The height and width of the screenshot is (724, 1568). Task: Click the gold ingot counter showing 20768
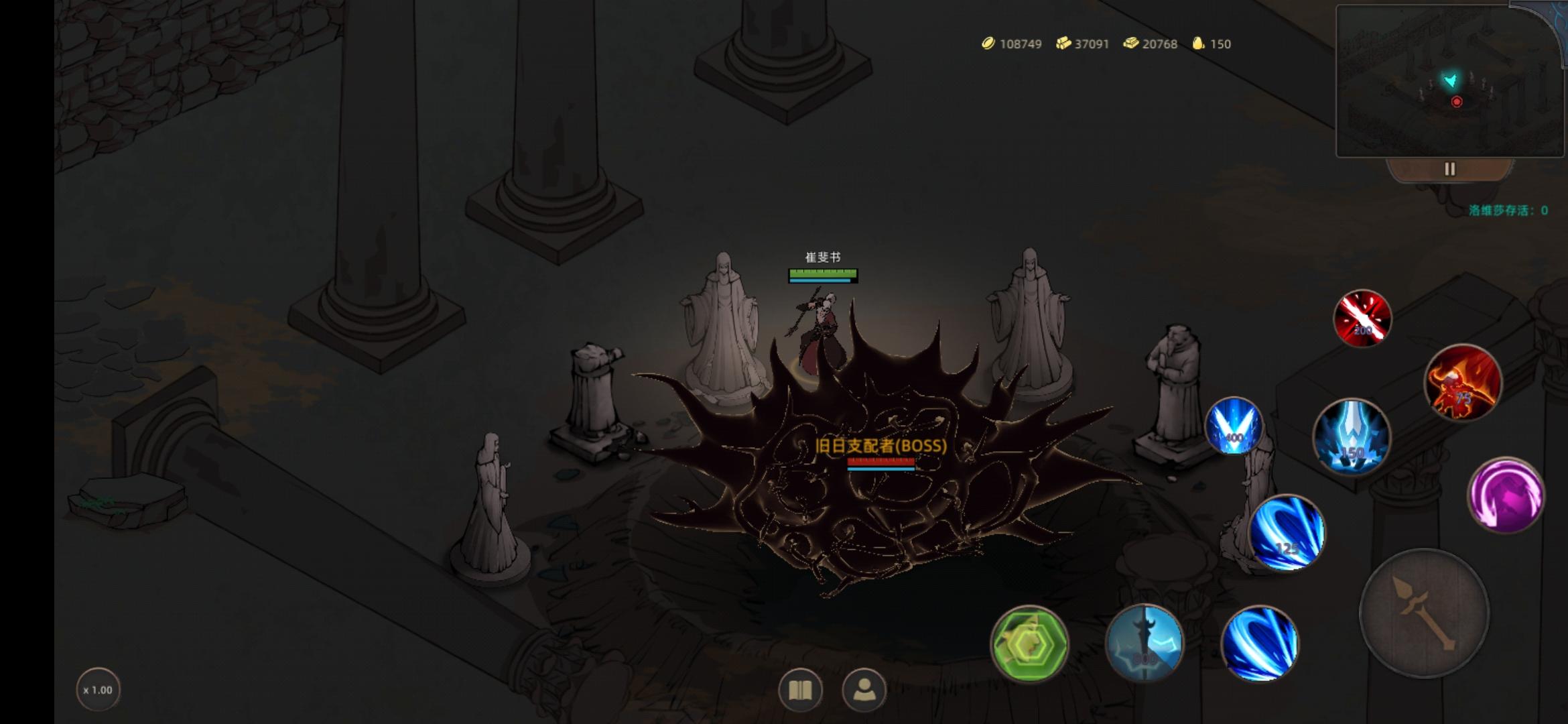point(1151,44)
